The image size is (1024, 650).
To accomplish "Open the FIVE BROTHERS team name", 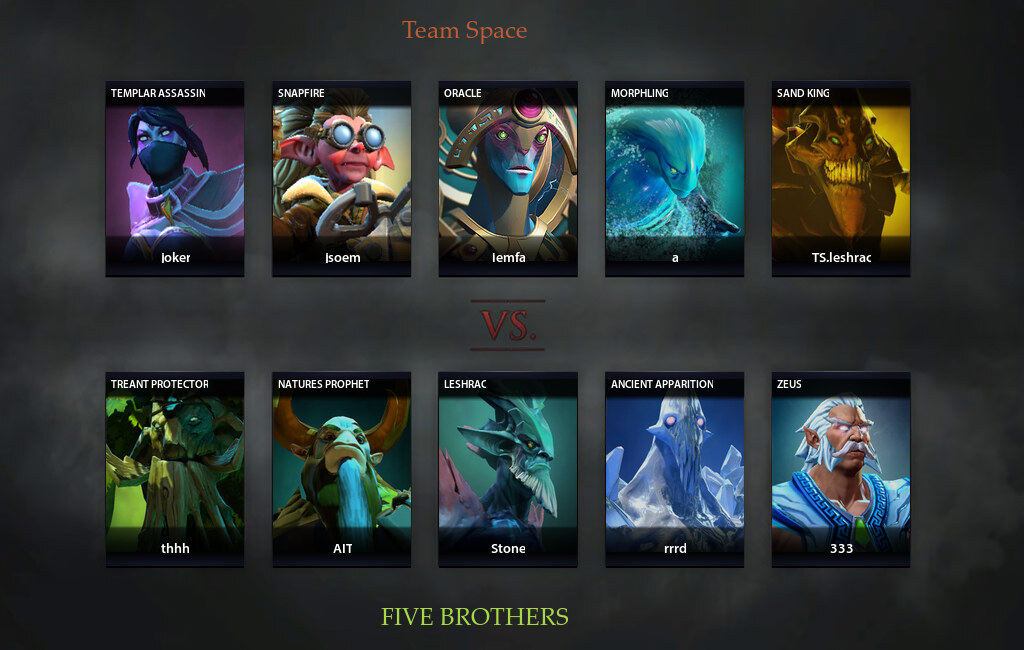I will 475,617.
